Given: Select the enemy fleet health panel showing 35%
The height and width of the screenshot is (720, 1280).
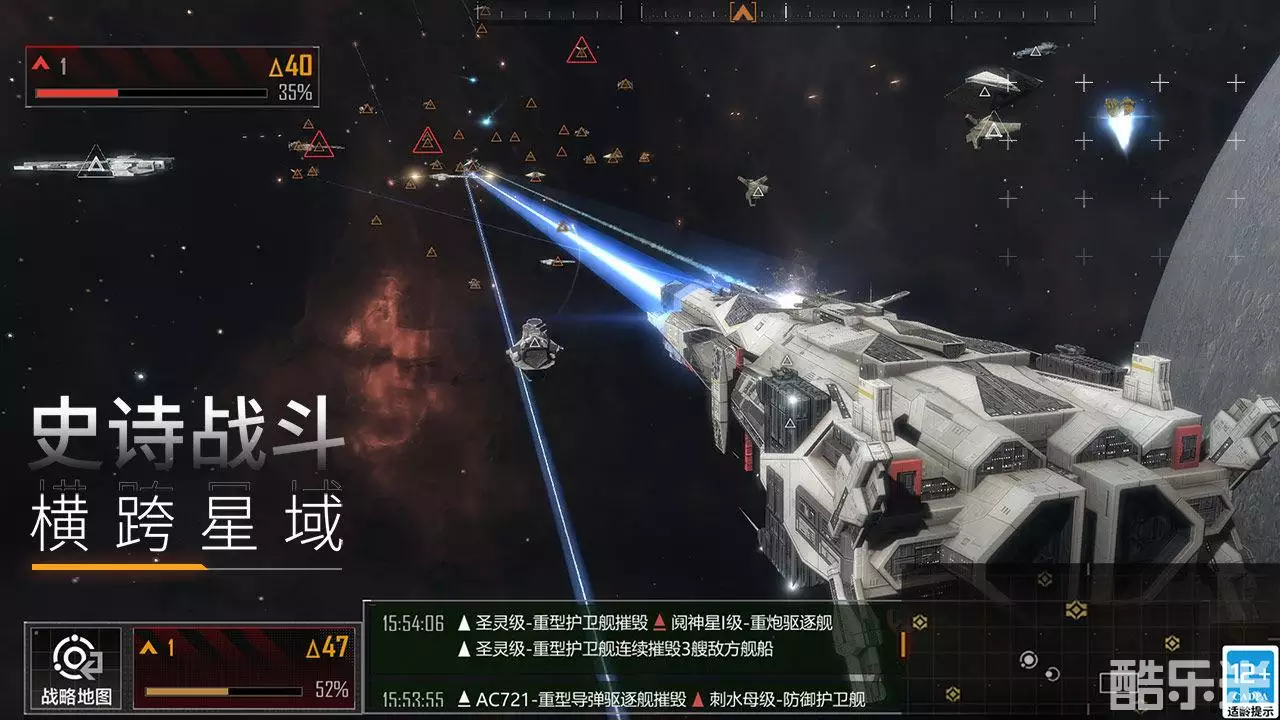Looking at the screenshot, I should pyautogui.click(x=170, y=75).
